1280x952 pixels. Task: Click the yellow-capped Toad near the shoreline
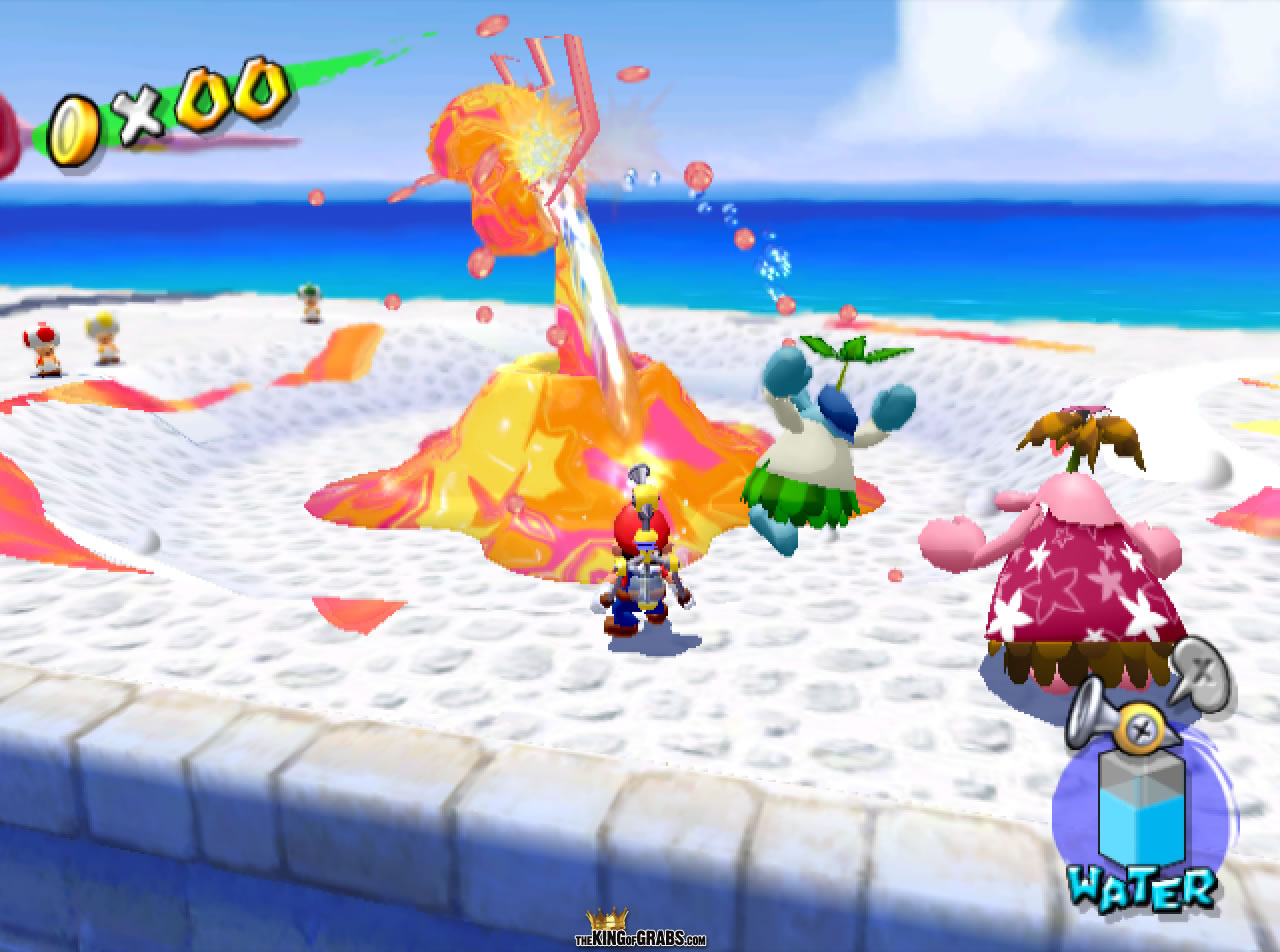coord(102,338)
